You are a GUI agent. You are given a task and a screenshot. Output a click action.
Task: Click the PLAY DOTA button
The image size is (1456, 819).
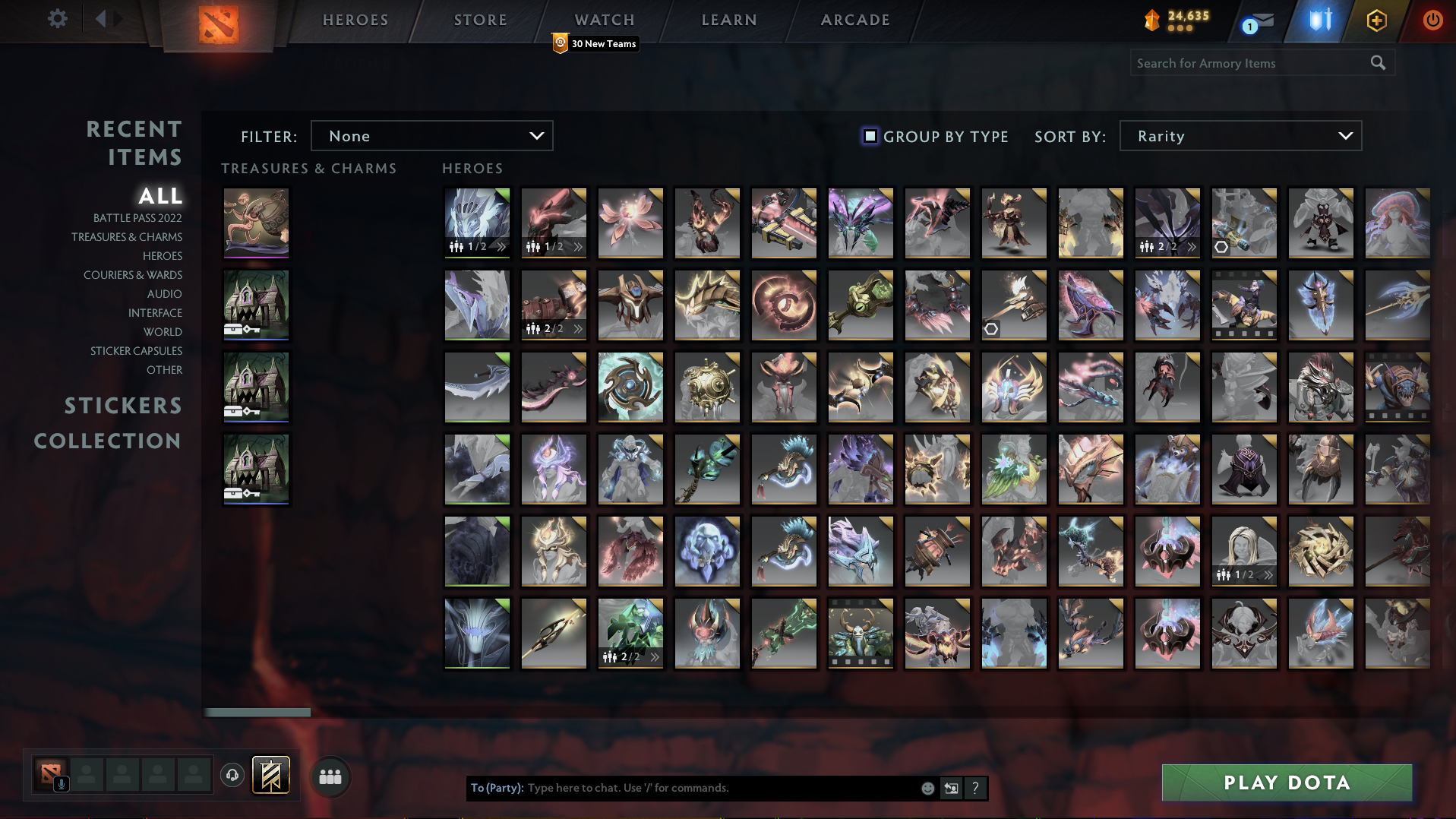(1286, 783)
